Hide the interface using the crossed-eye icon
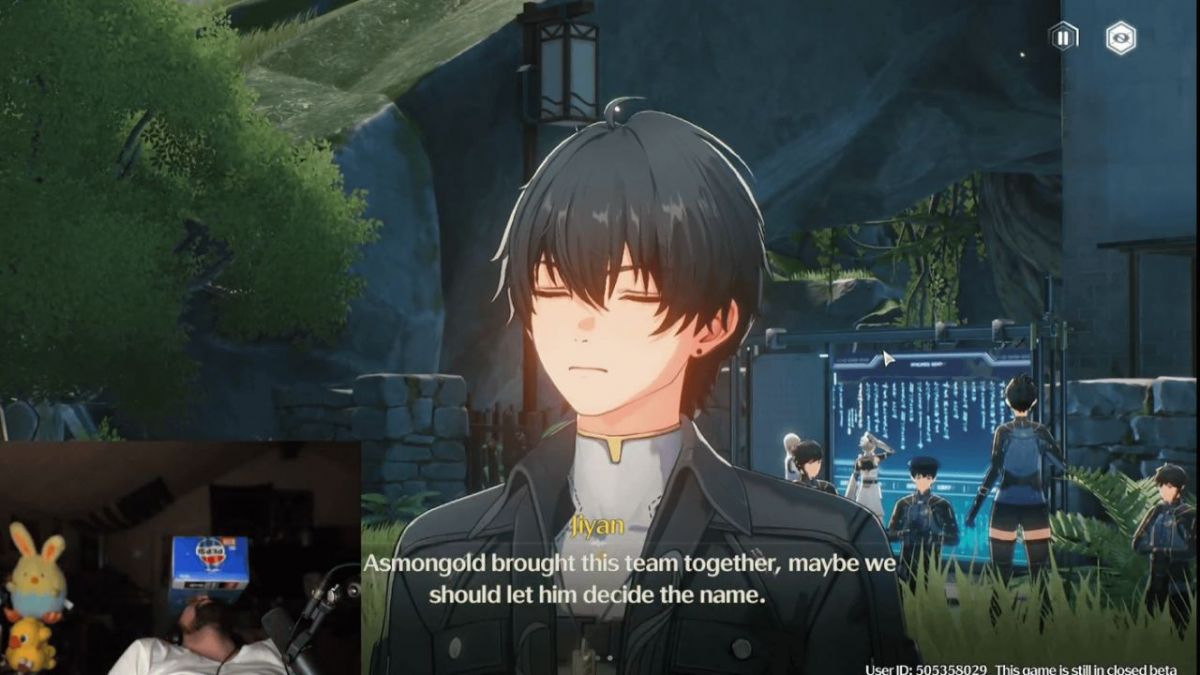Image resolution: width=1200 pixels, height=675 pixels. pos(1121,38)
